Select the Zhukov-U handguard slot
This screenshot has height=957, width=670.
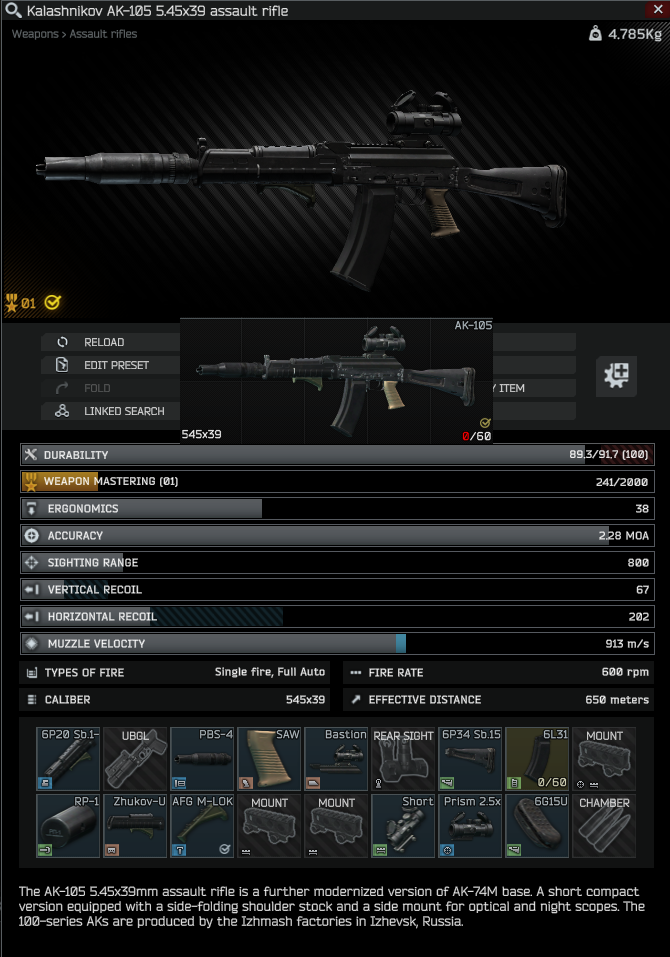point(135,826)
